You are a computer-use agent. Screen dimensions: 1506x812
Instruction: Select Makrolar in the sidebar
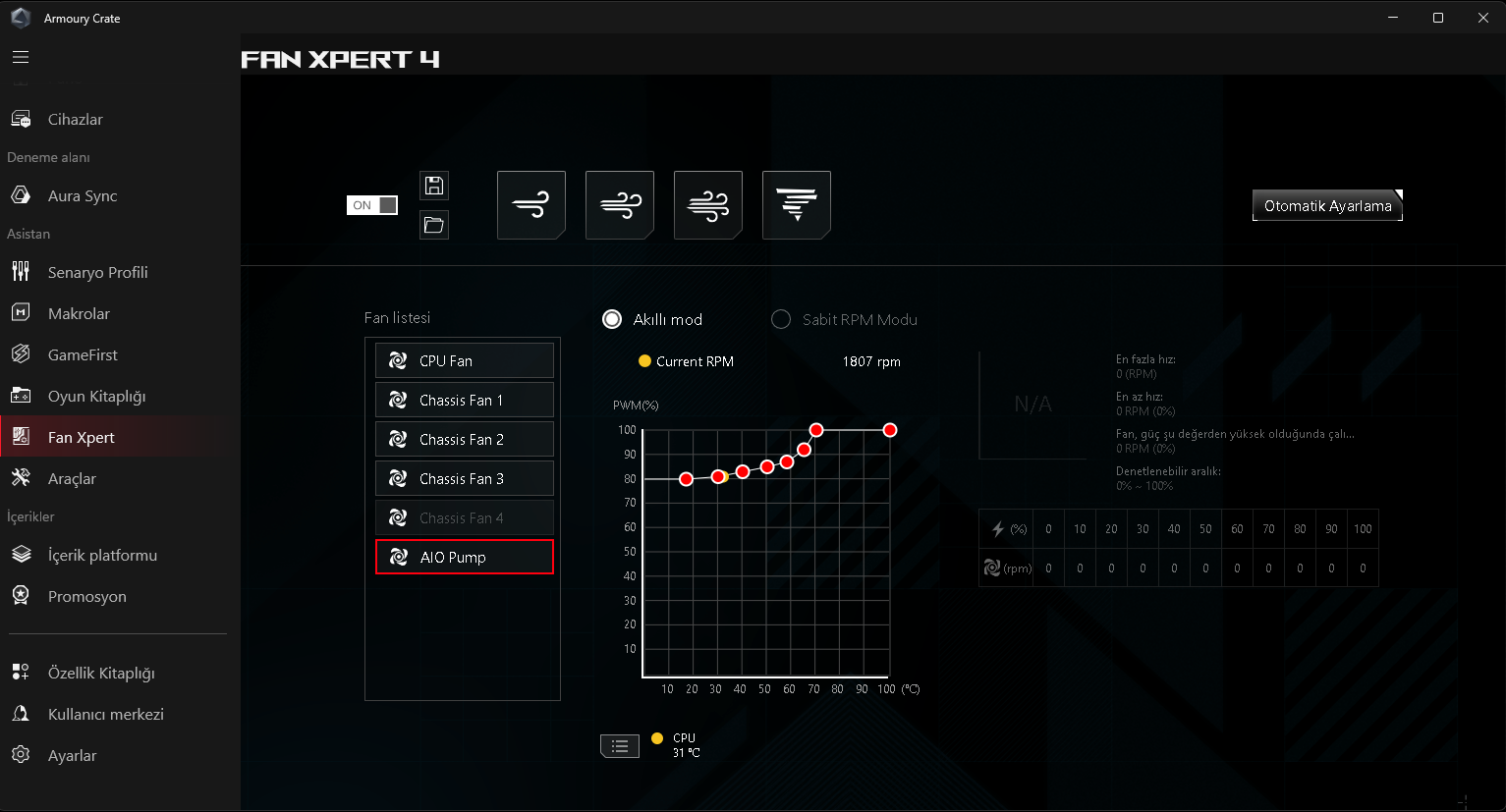[79, 314]
